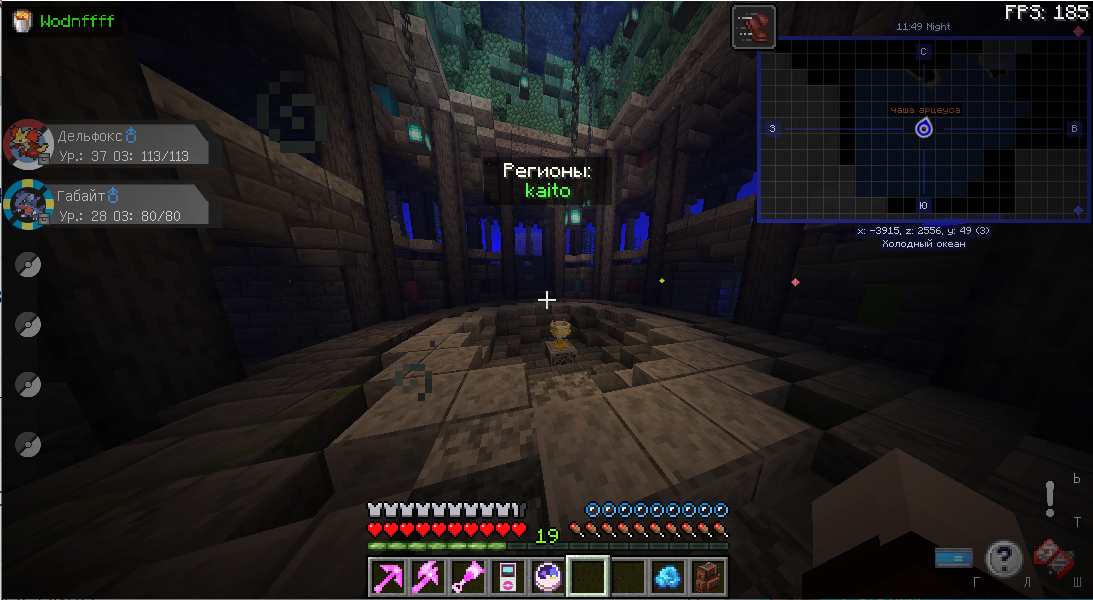The height and width of the screenshot is (600, 1093).
Task: Click the grey exclamation mark notification icon
Action: (1050, 498)
